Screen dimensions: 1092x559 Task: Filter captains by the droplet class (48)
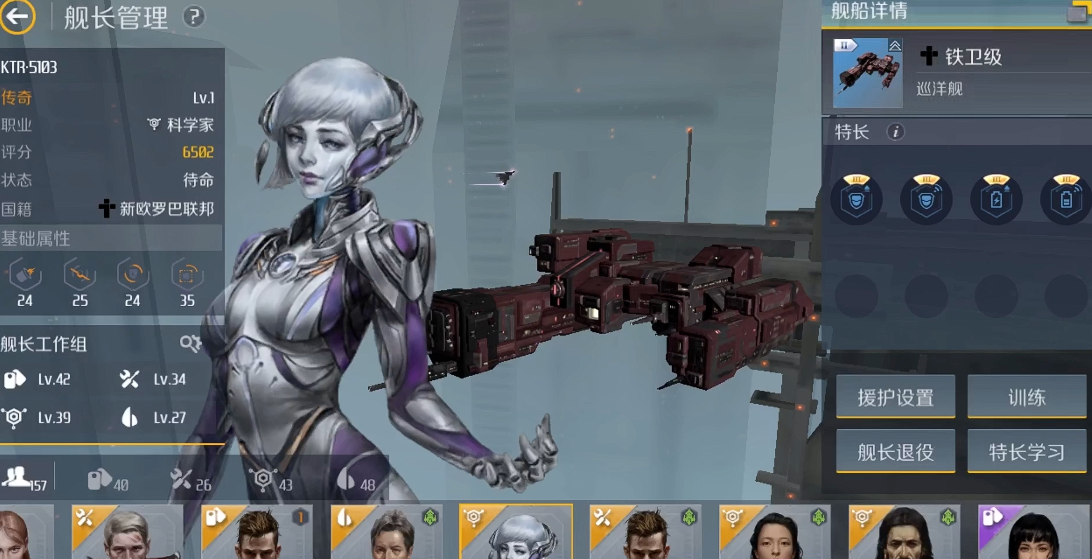click(x=355, y=480)
